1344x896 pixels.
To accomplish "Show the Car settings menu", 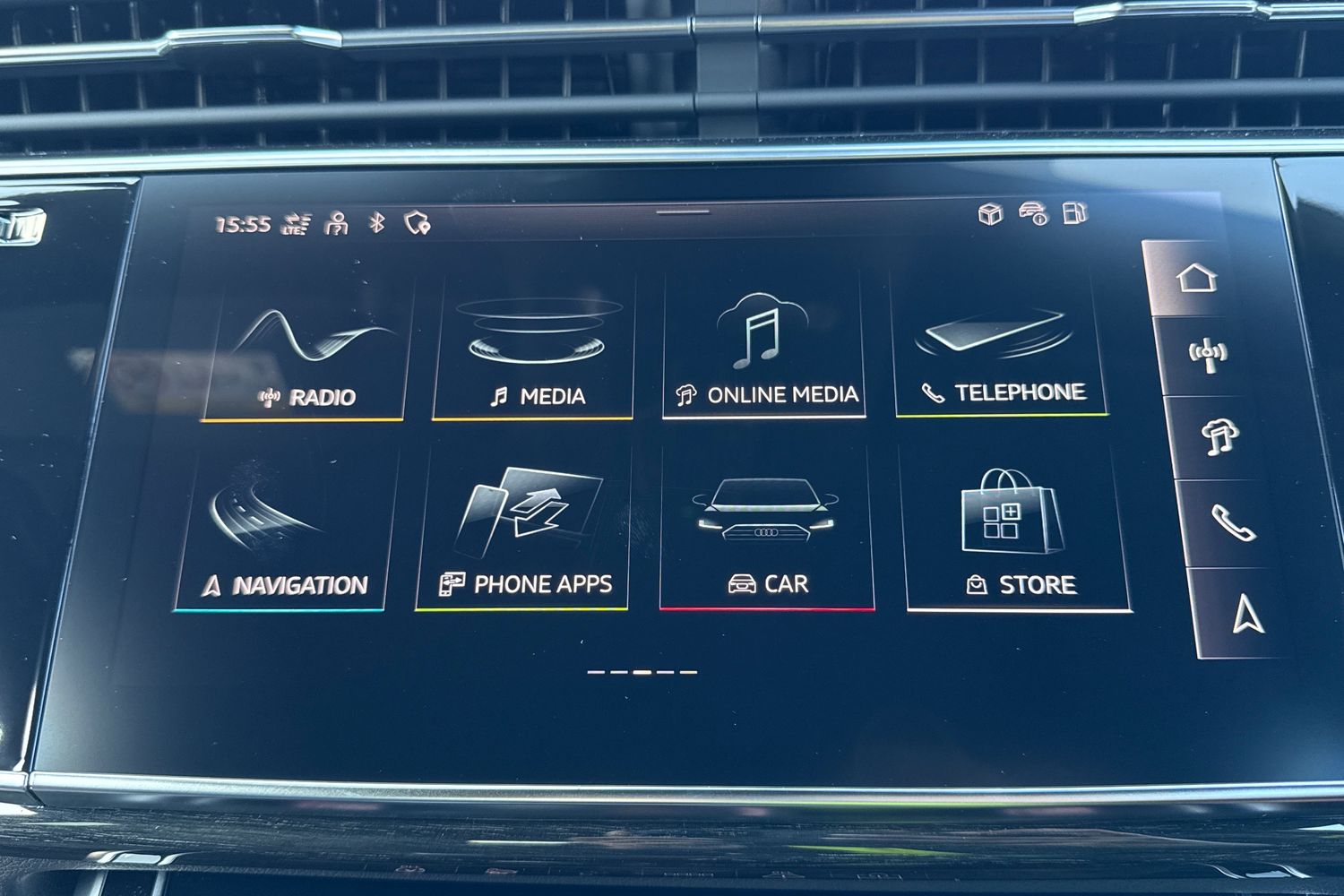I will (x=767, y=536).
